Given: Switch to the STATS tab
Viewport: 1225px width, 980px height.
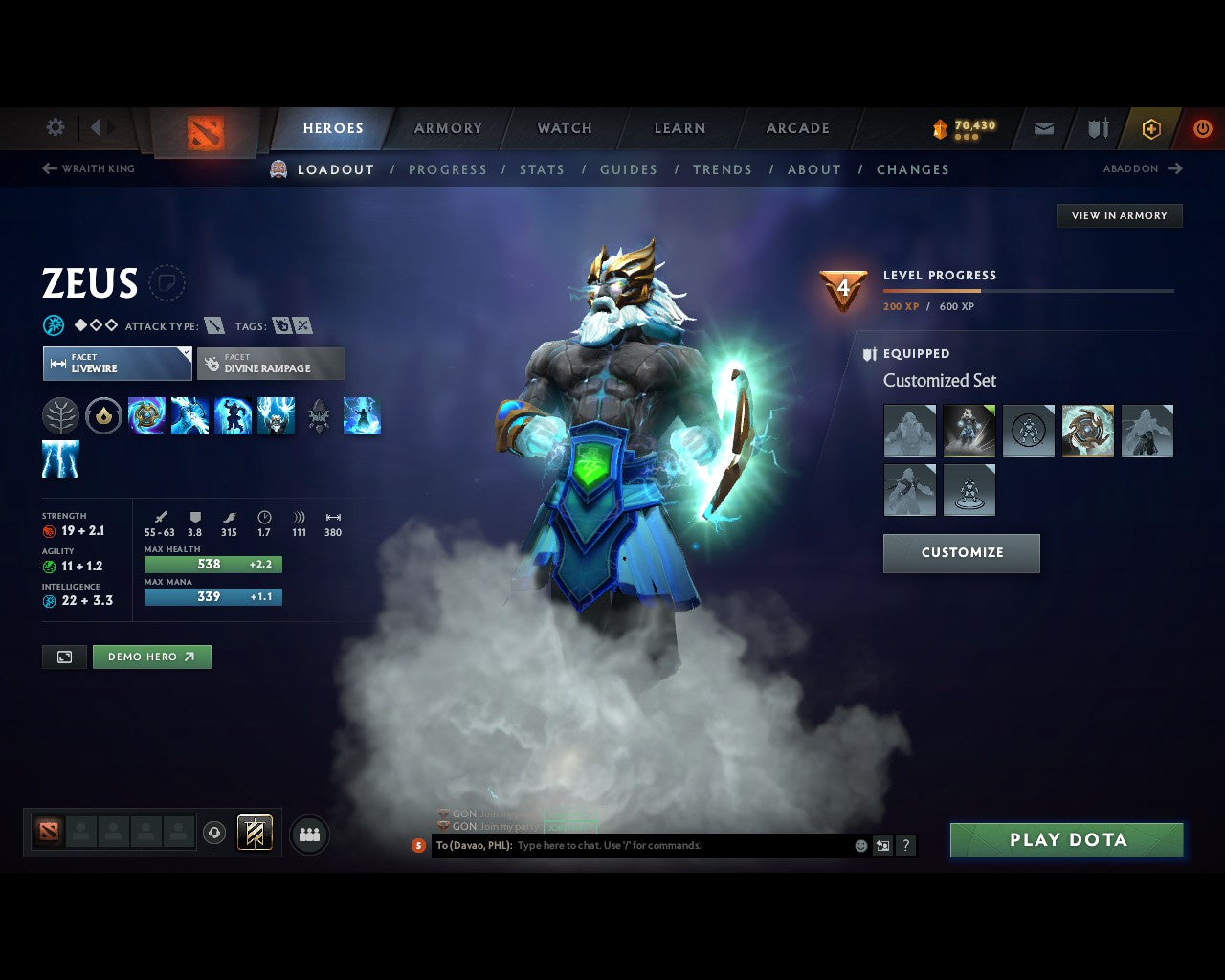Looking at the screenshot, I should click(x=542, y=169).
